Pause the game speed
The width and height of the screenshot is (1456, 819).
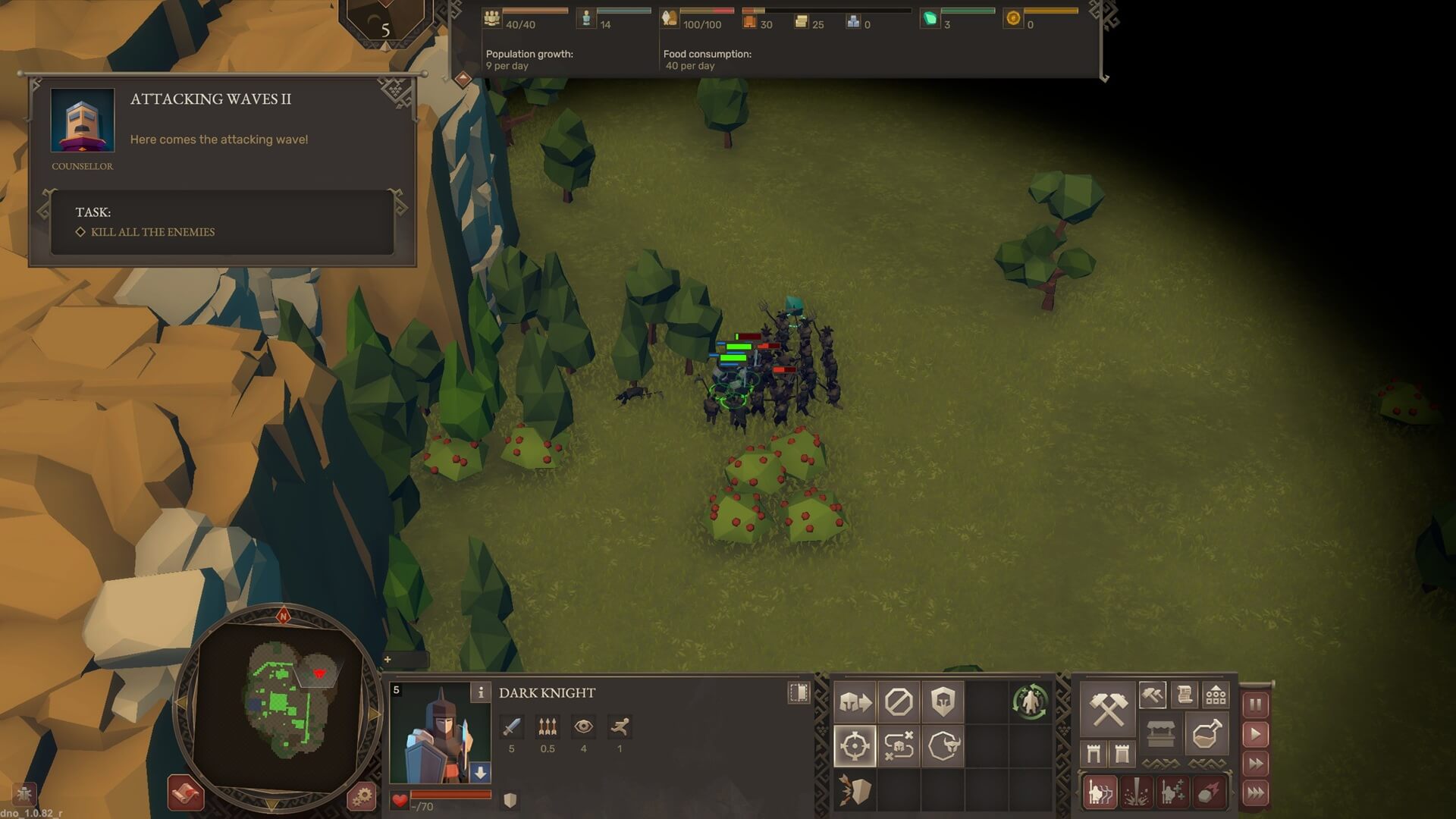[x=1256, y=704]
